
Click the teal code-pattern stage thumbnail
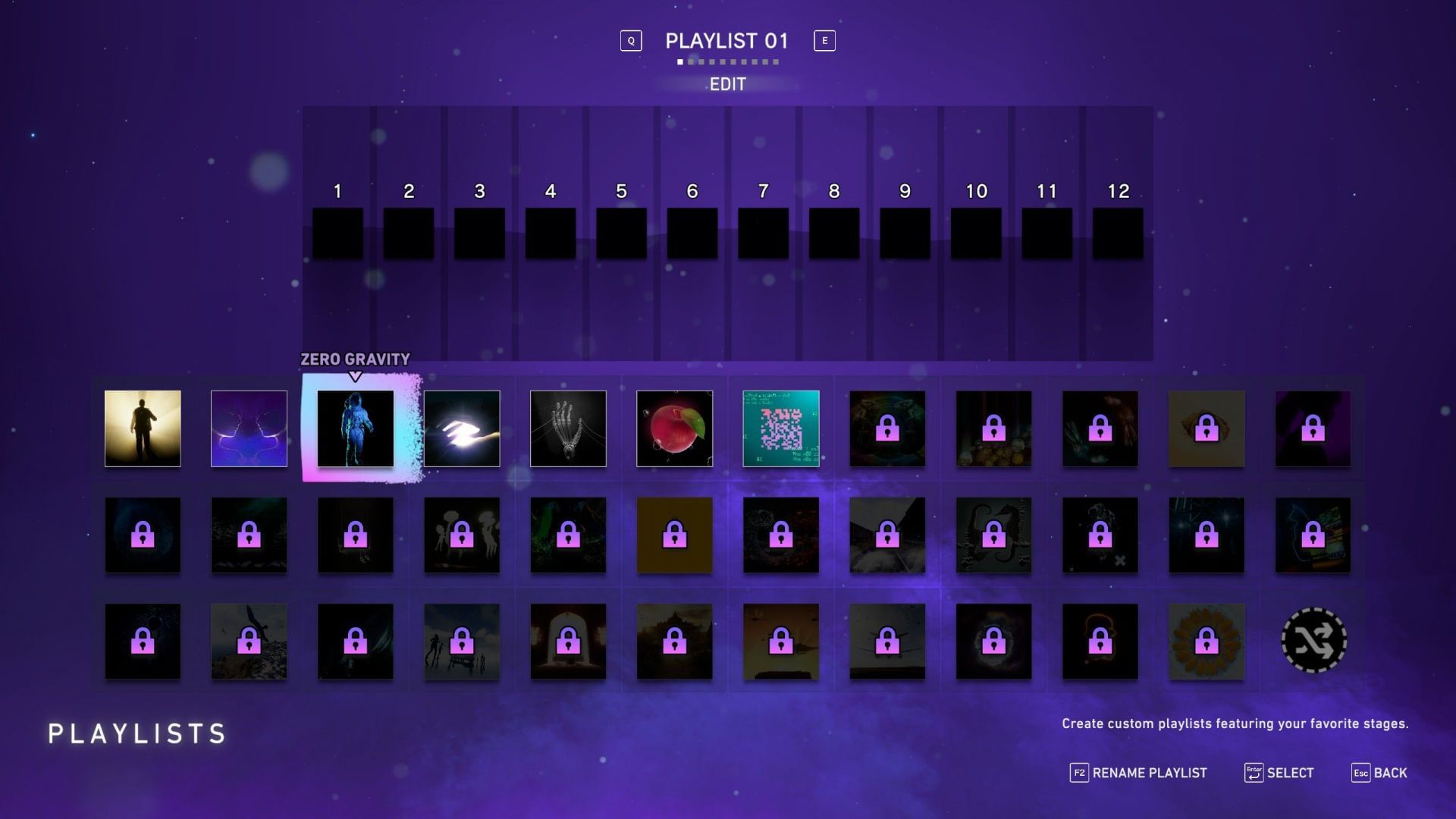pos(780,428)
